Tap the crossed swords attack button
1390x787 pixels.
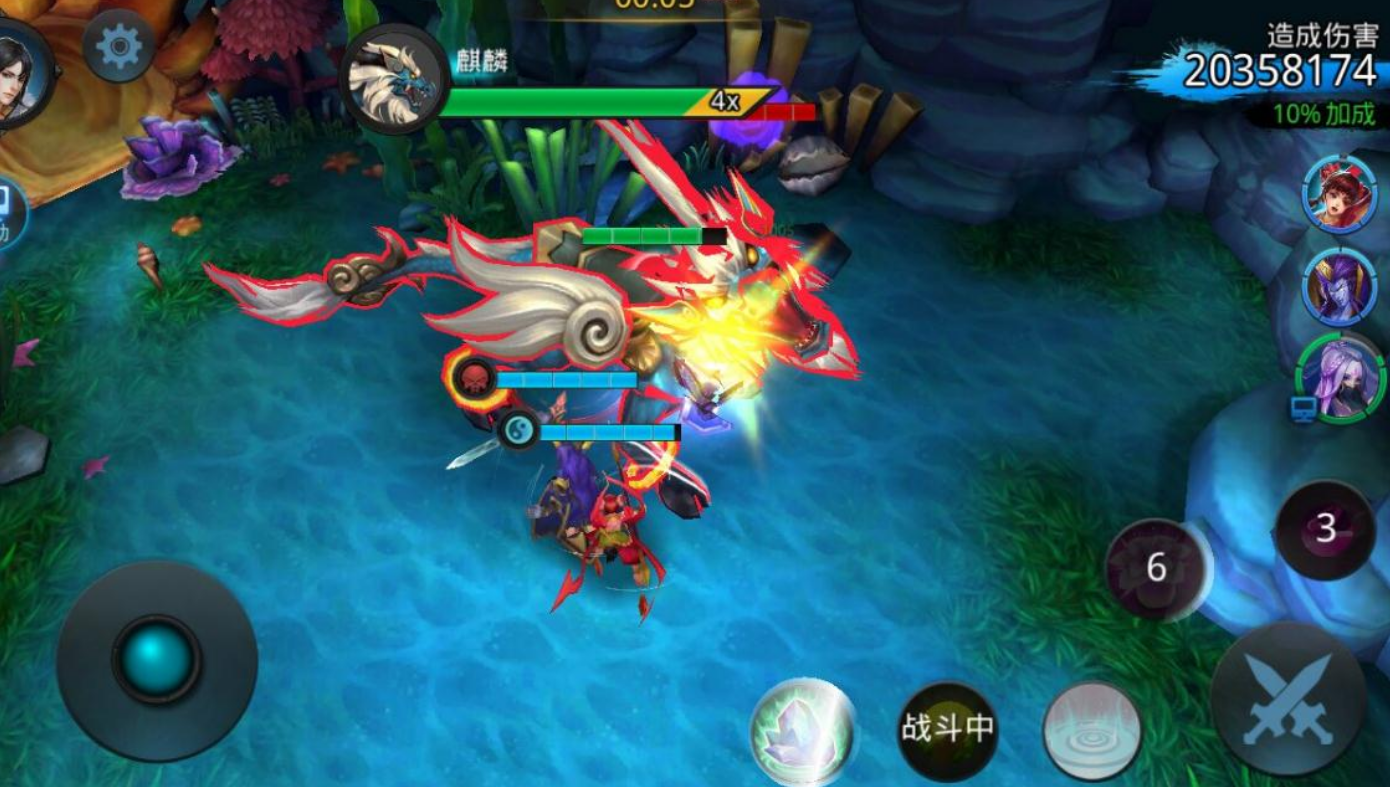1288,699
